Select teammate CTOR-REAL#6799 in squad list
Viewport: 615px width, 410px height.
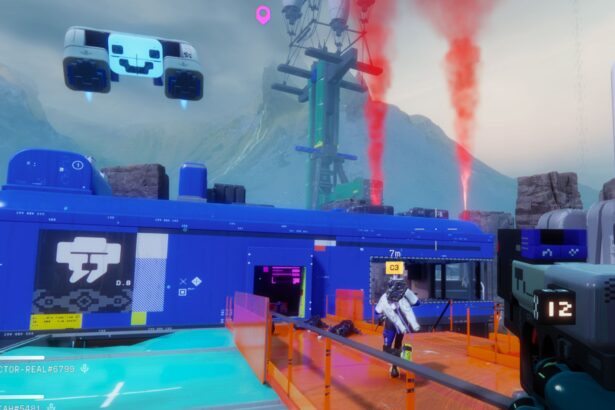(38, 369)
